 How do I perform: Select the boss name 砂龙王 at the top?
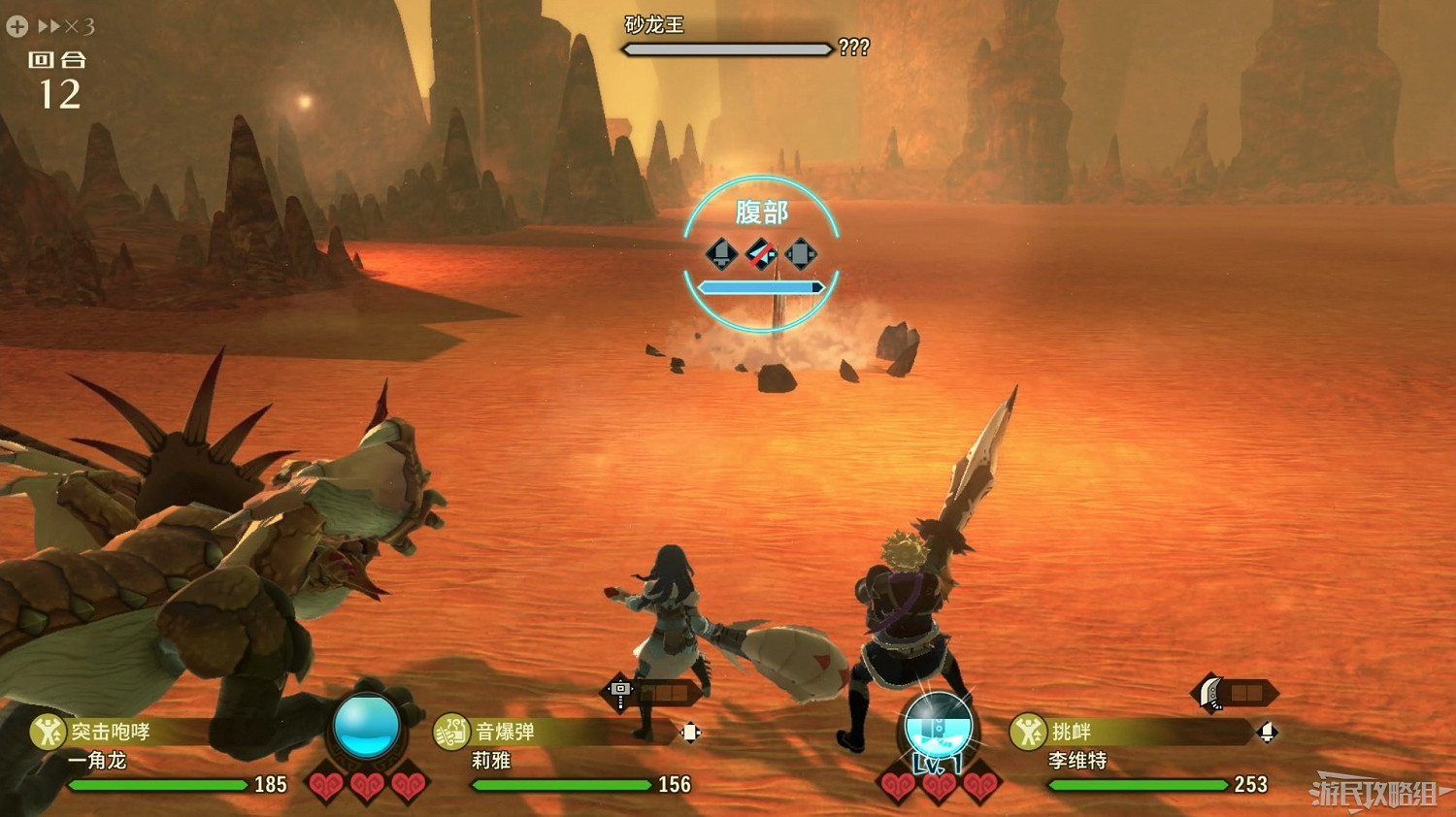(652, 25)
